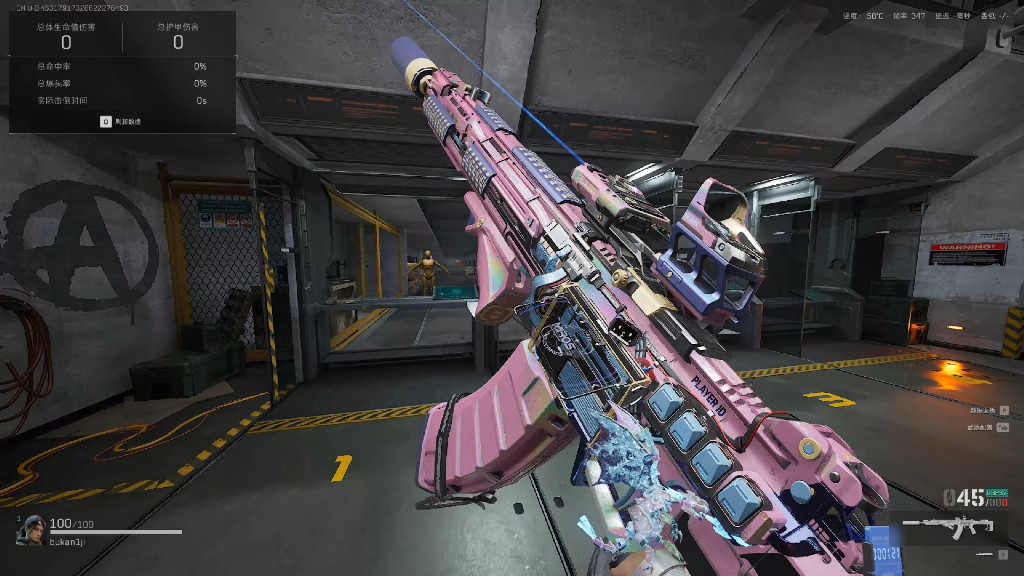Select the equipped rifle weapon slot
1024x576 pixels.
click(955, 526)
